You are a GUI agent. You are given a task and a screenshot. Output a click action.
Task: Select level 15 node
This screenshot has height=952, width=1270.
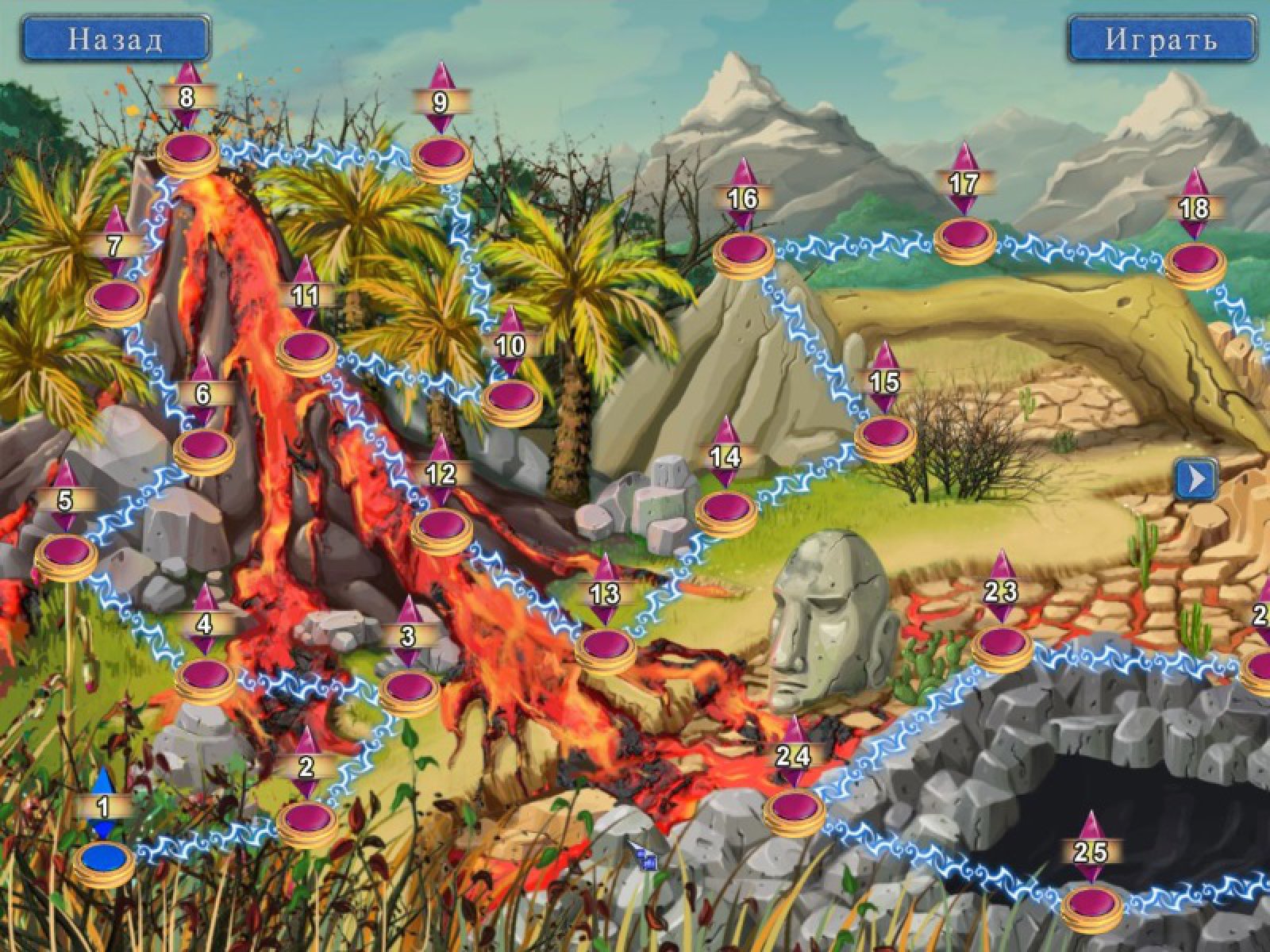point(885,432)
